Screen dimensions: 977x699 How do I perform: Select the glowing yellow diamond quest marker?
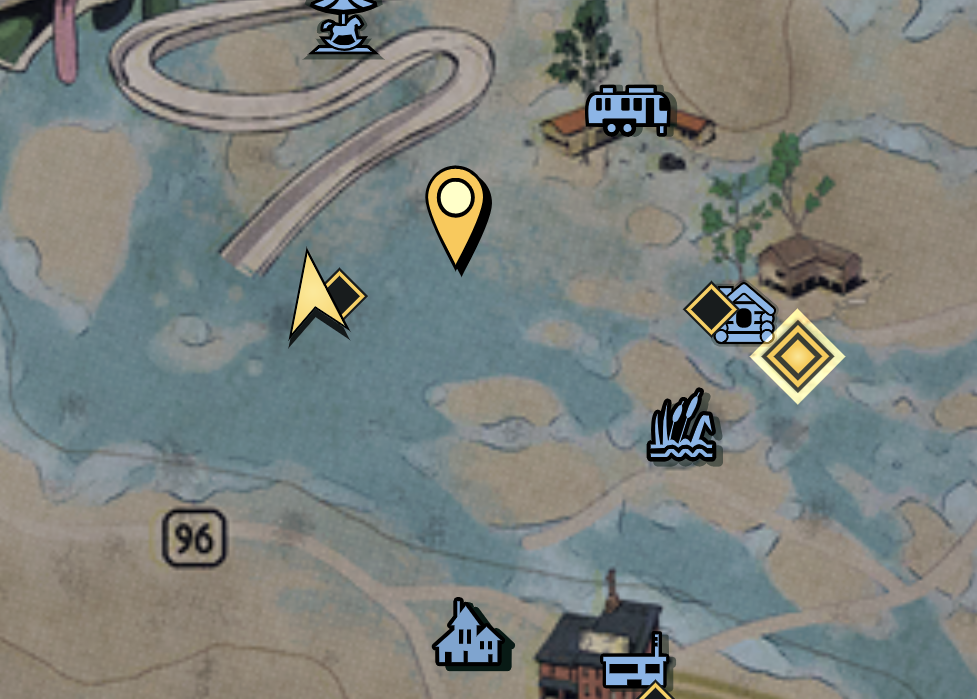[x=797, y=356]
